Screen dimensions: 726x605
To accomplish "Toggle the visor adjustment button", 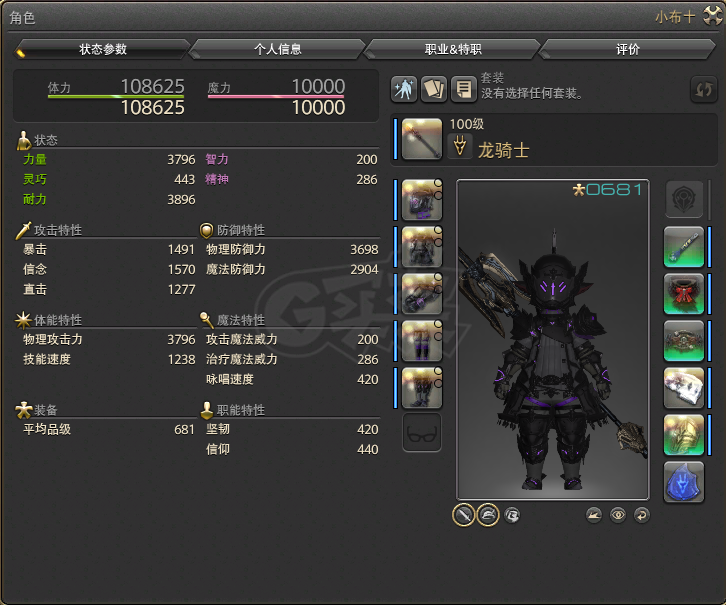I will (x=512, y=515).
